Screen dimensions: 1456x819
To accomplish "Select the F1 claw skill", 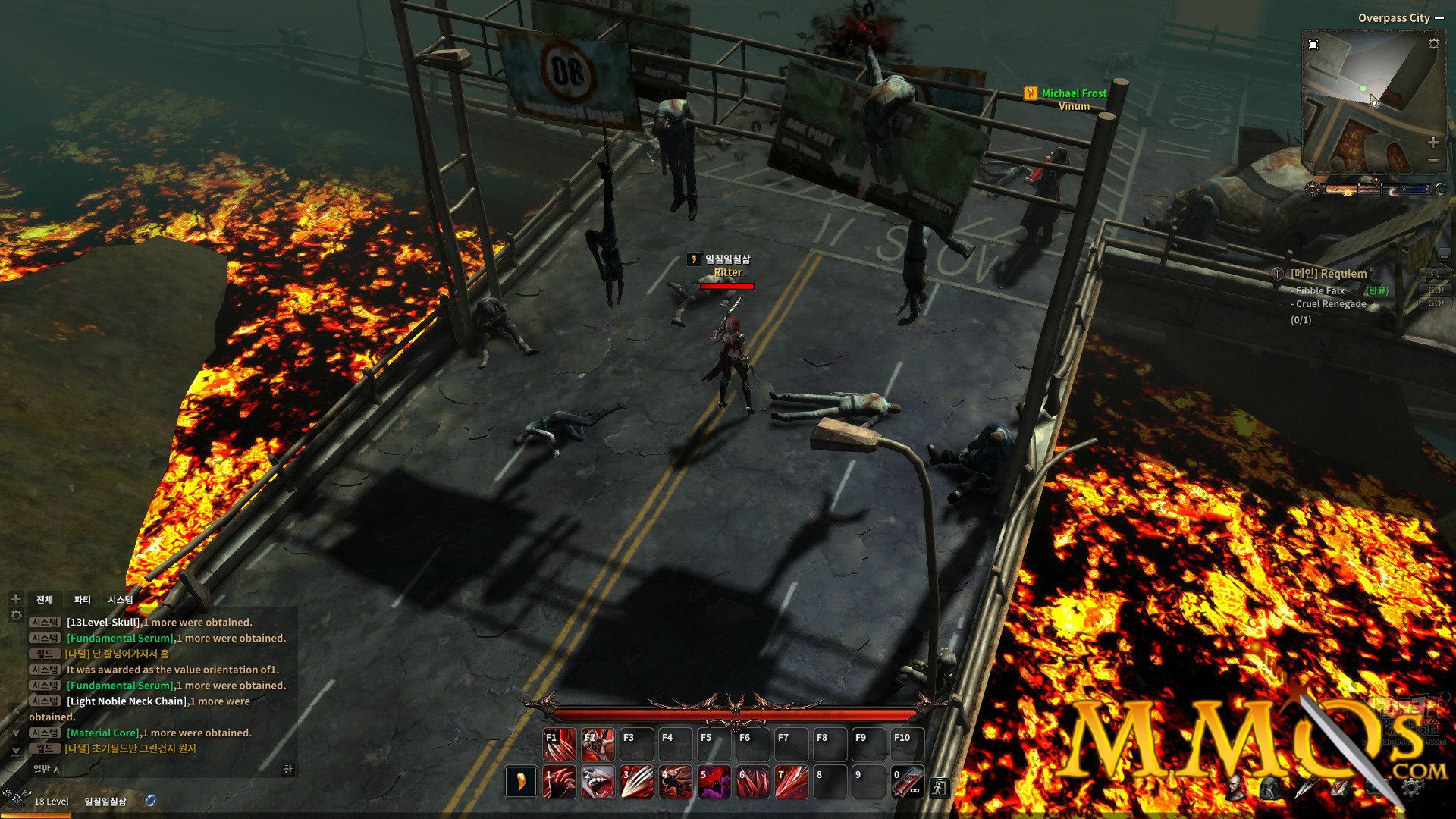I will pyautogui.click(x=560, y=744).
